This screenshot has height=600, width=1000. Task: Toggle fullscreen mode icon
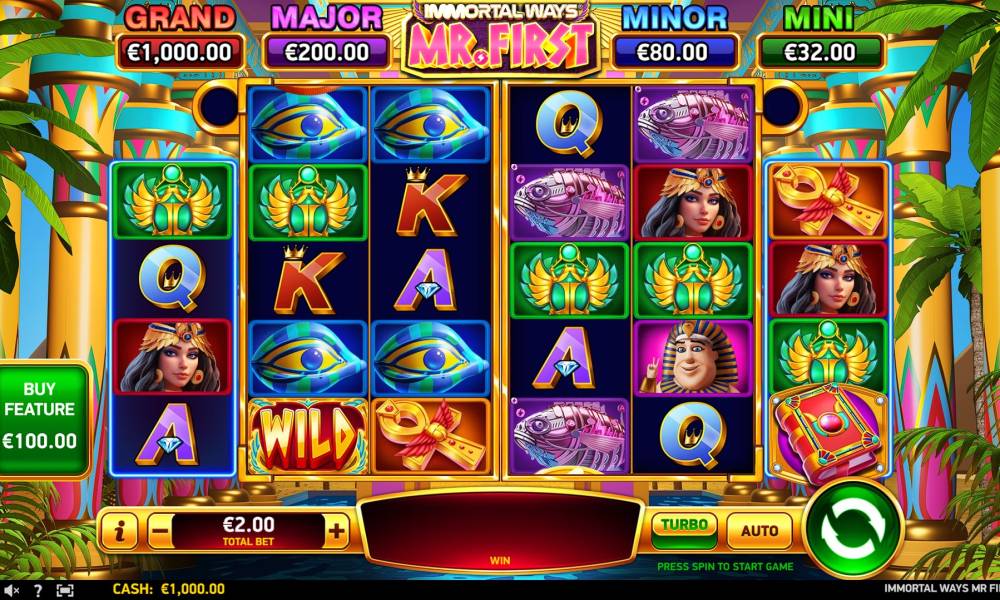[65, 590]
